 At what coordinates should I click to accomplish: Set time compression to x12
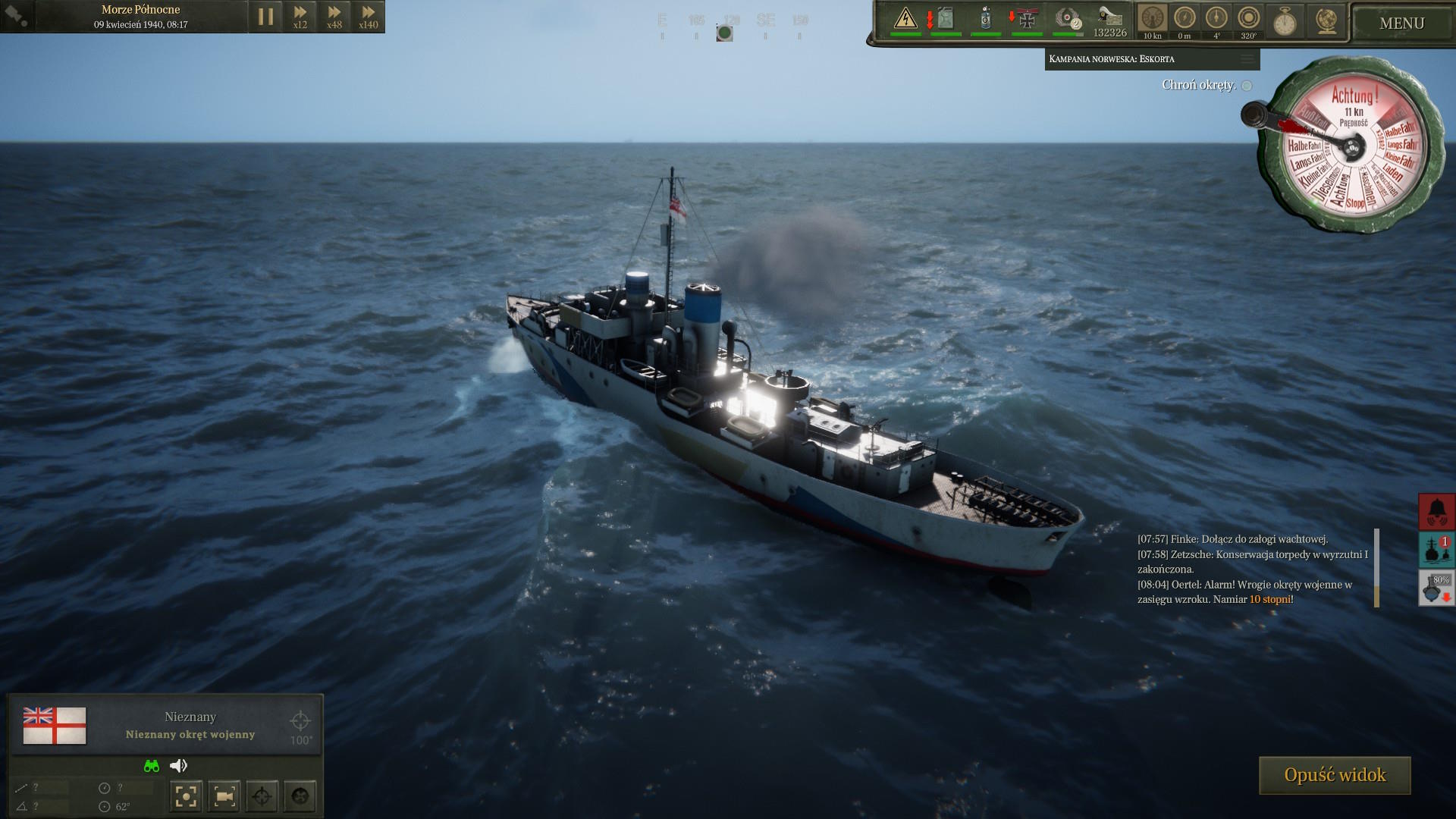point(300,17)
